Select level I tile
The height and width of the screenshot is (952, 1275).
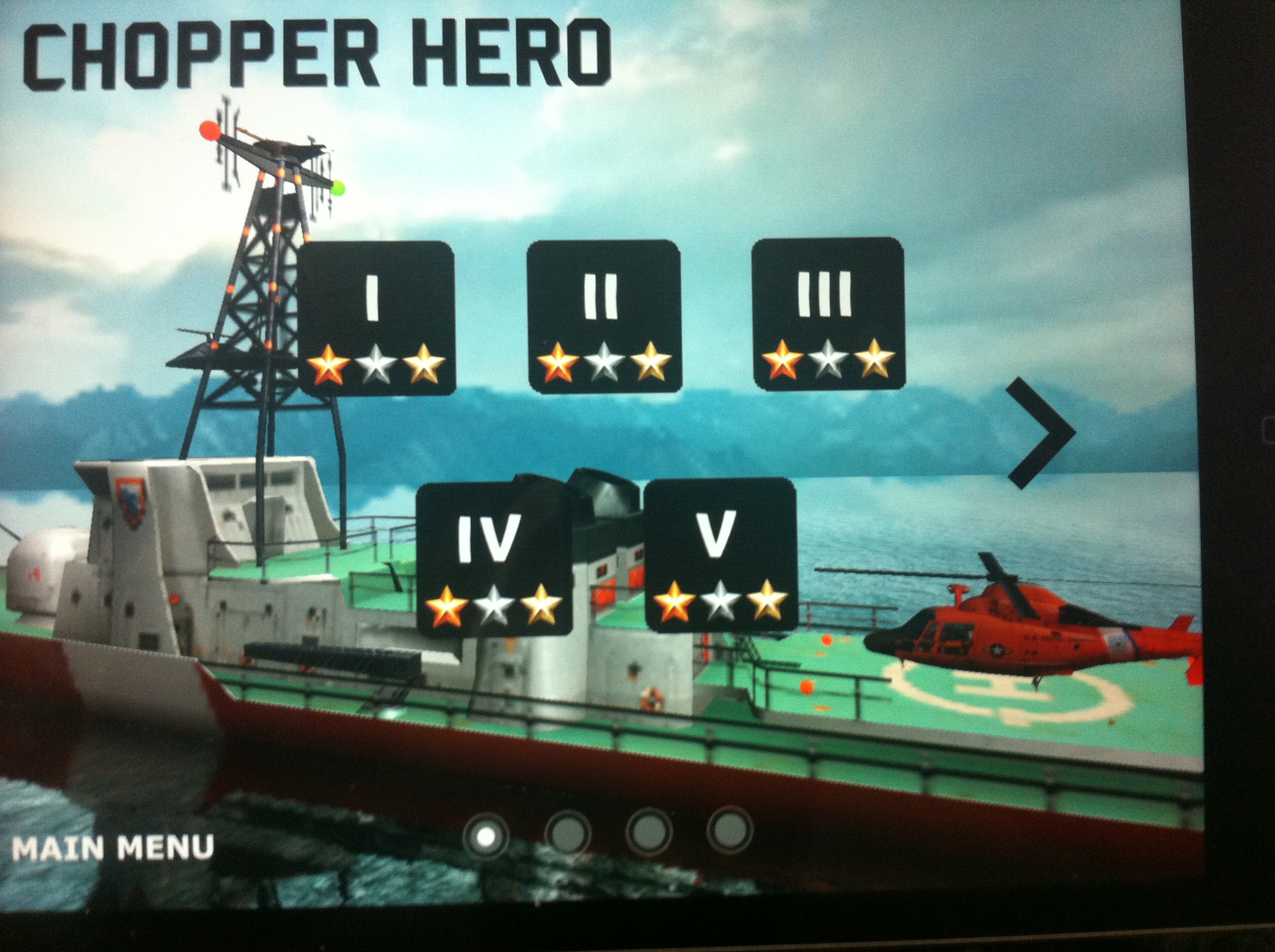tap(376, 318)
